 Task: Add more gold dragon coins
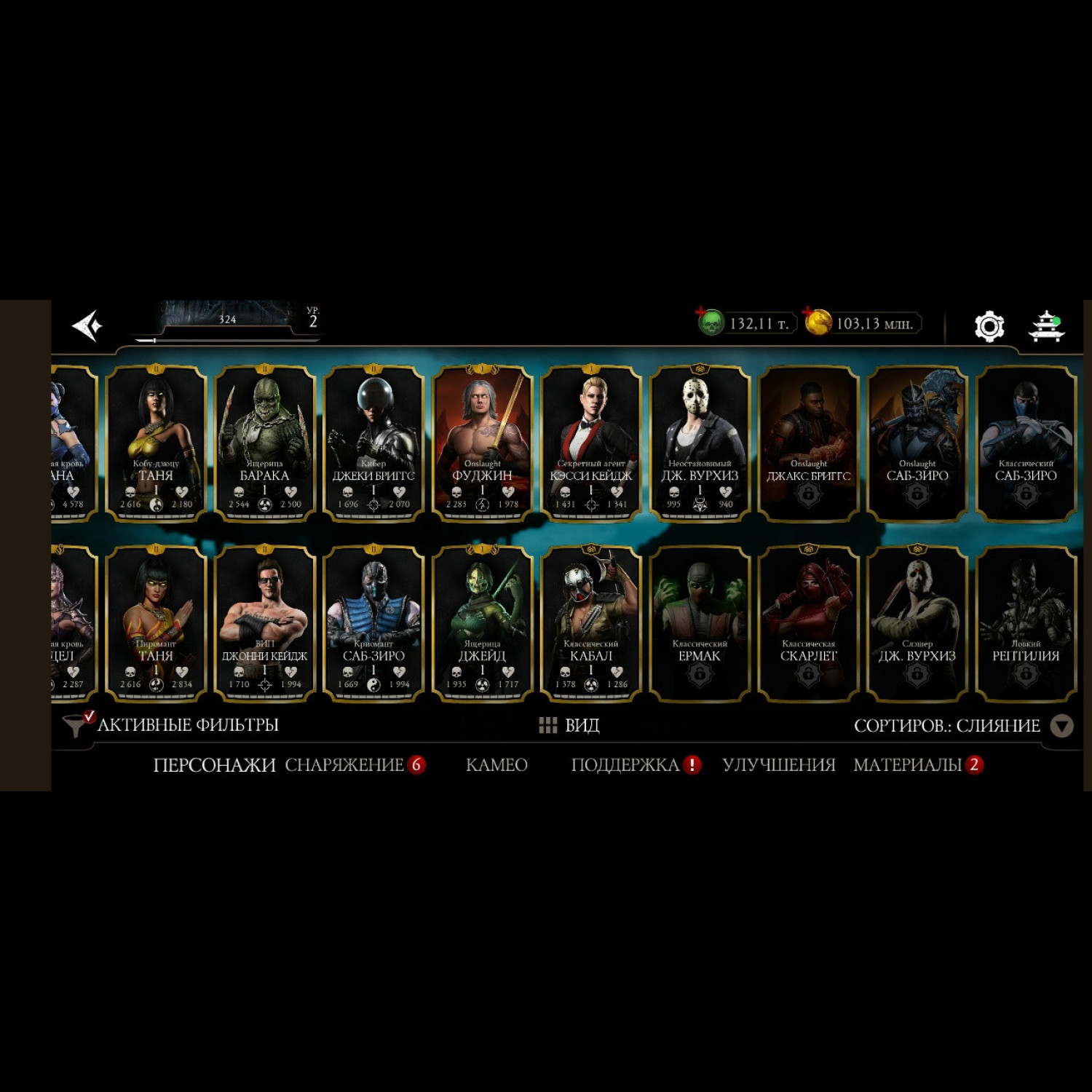point(818,323)
